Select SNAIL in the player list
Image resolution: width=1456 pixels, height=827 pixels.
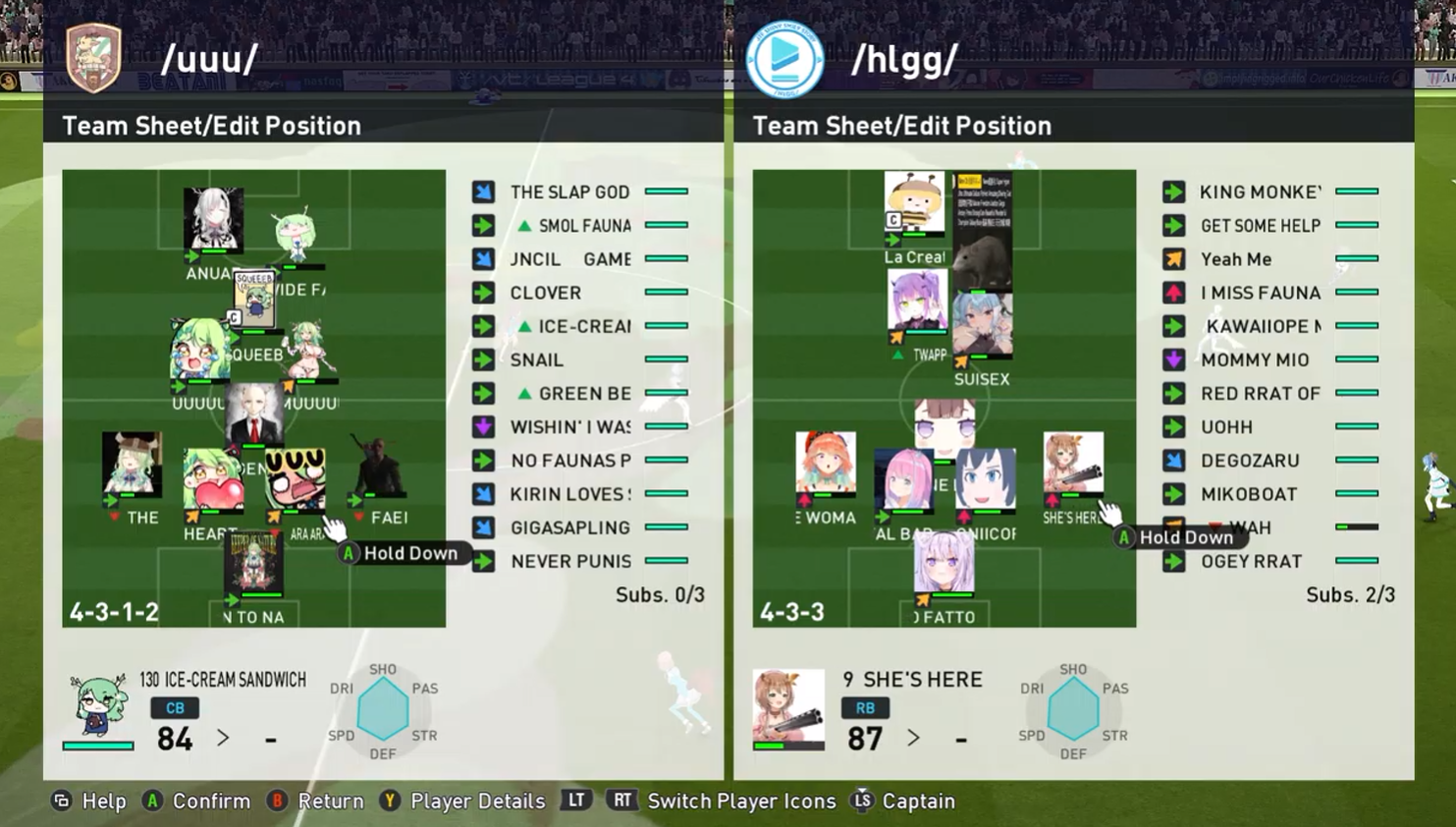(x=537, y=360)
